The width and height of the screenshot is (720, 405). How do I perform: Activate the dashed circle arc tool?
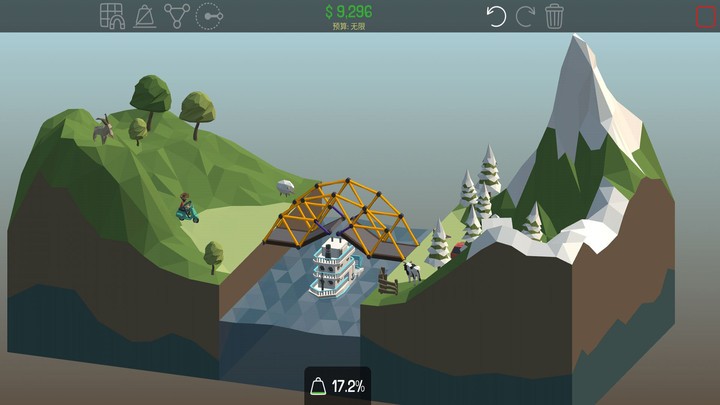point(209,16)
